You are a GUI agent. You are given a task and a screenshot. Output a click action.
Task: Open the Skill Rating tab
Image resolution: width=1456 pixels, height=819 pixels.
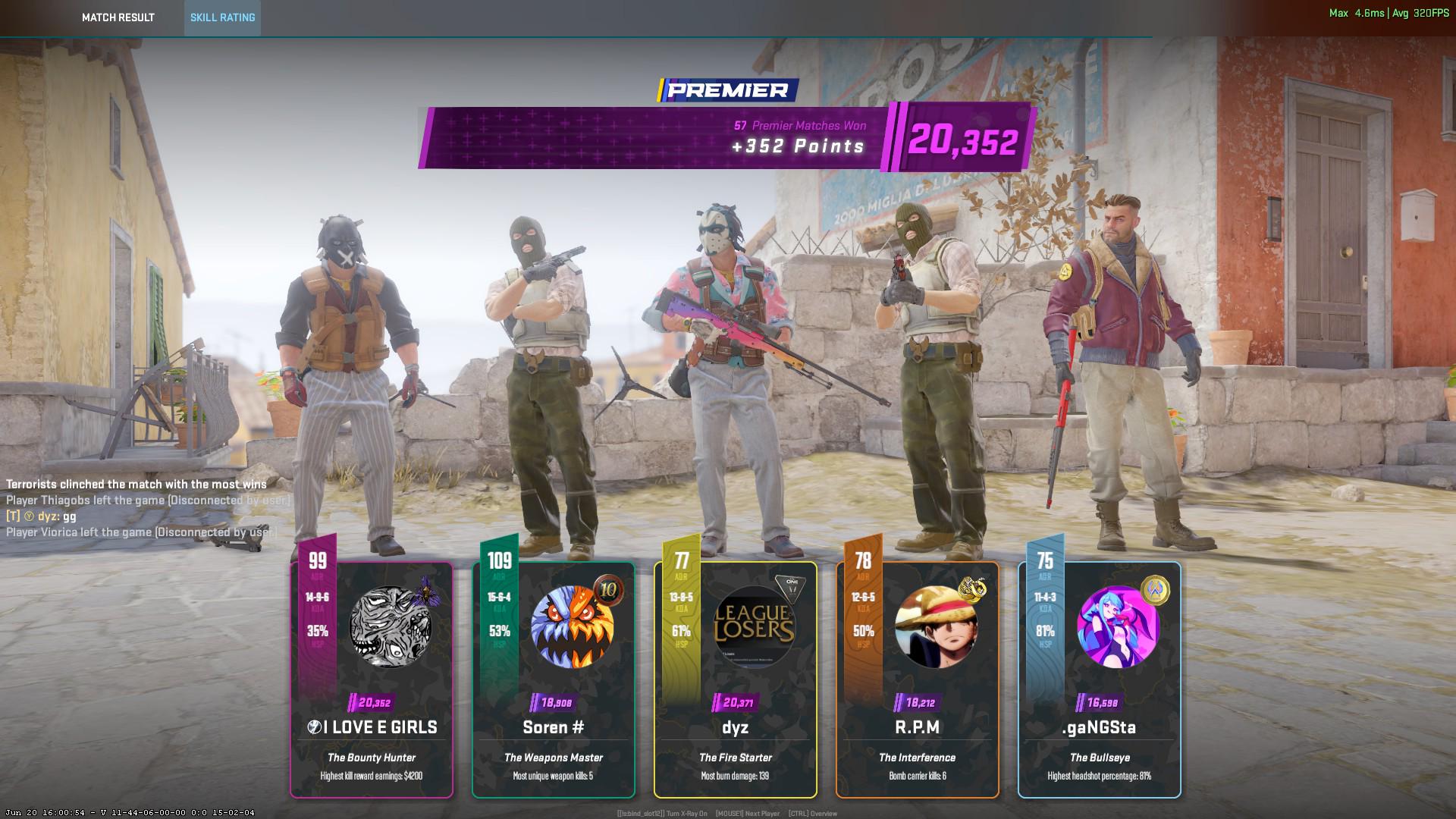click(222, 17)
